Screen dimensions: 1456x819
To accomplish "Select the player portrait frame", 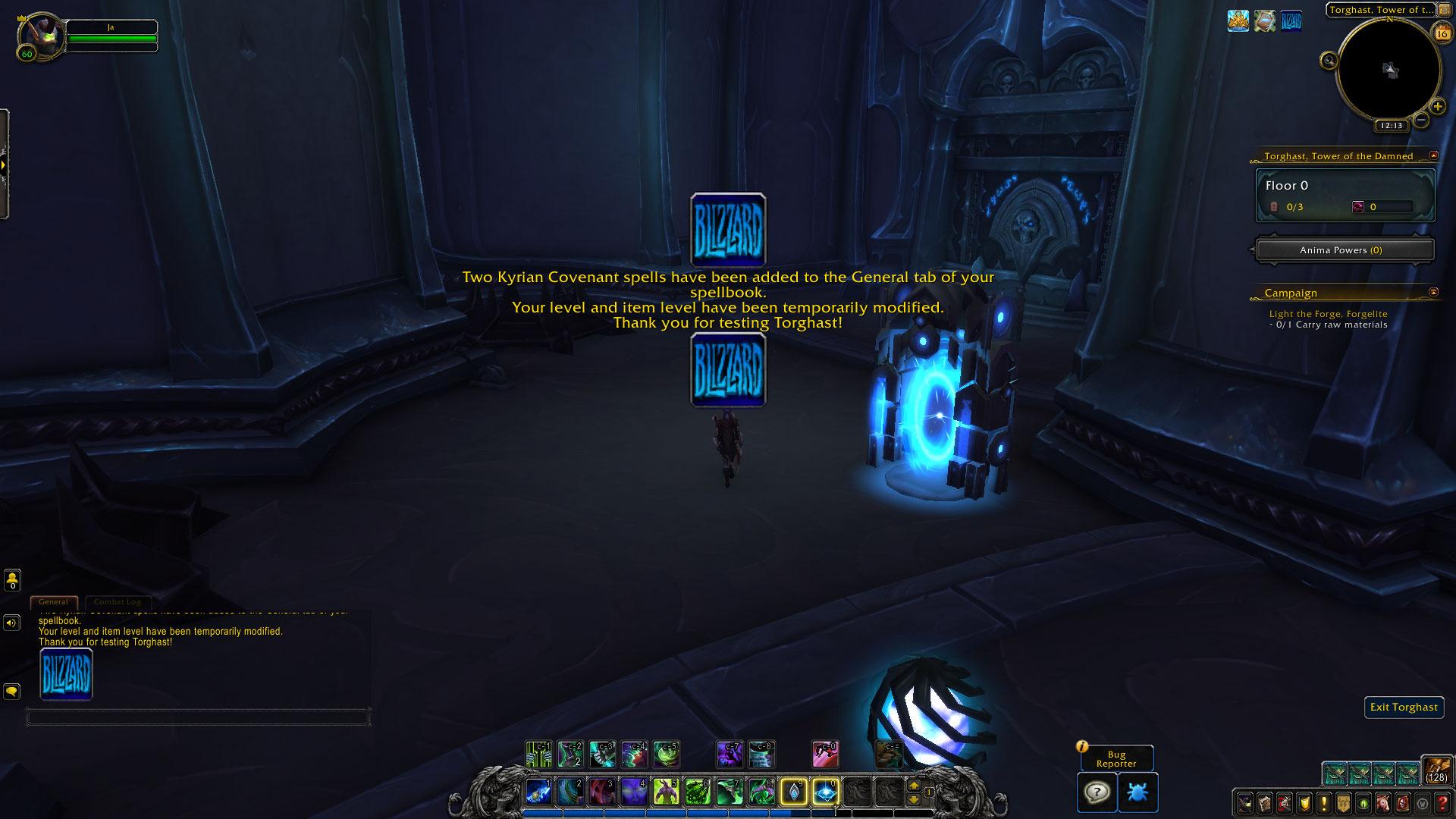I will pos(42,34).
